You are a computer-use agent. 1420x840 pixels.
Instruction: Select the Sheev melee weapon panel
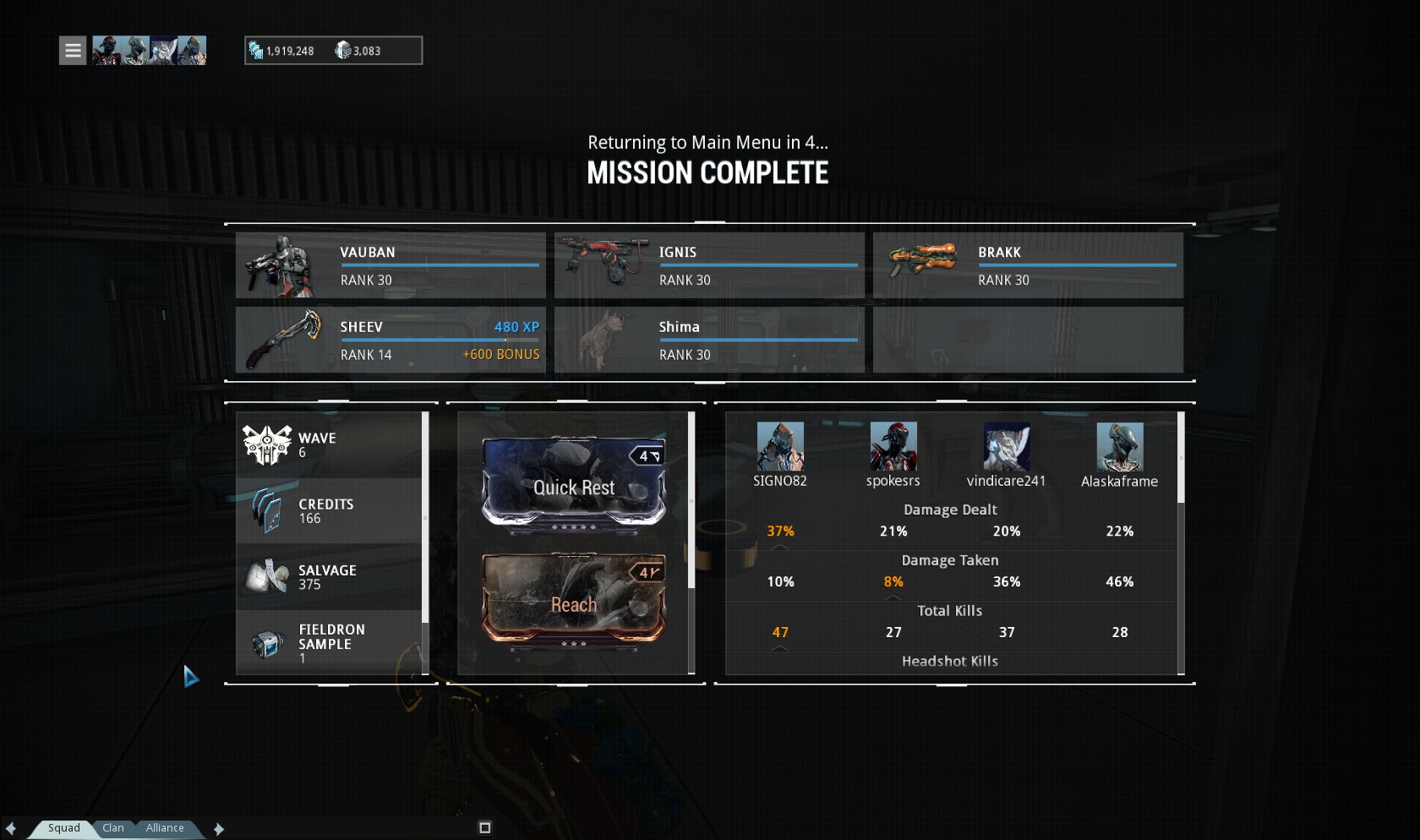(x=390, y=340)
